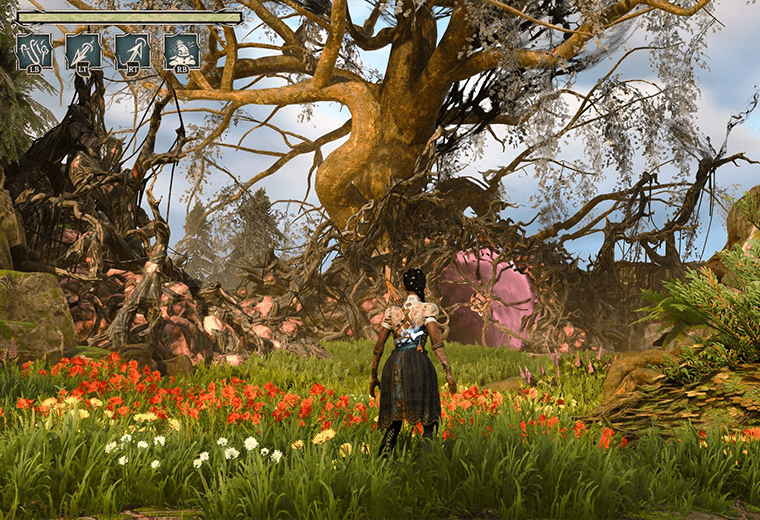Activate the vine tendrils ability icon
The image size is (760, 520).
[x=34, y=51]
